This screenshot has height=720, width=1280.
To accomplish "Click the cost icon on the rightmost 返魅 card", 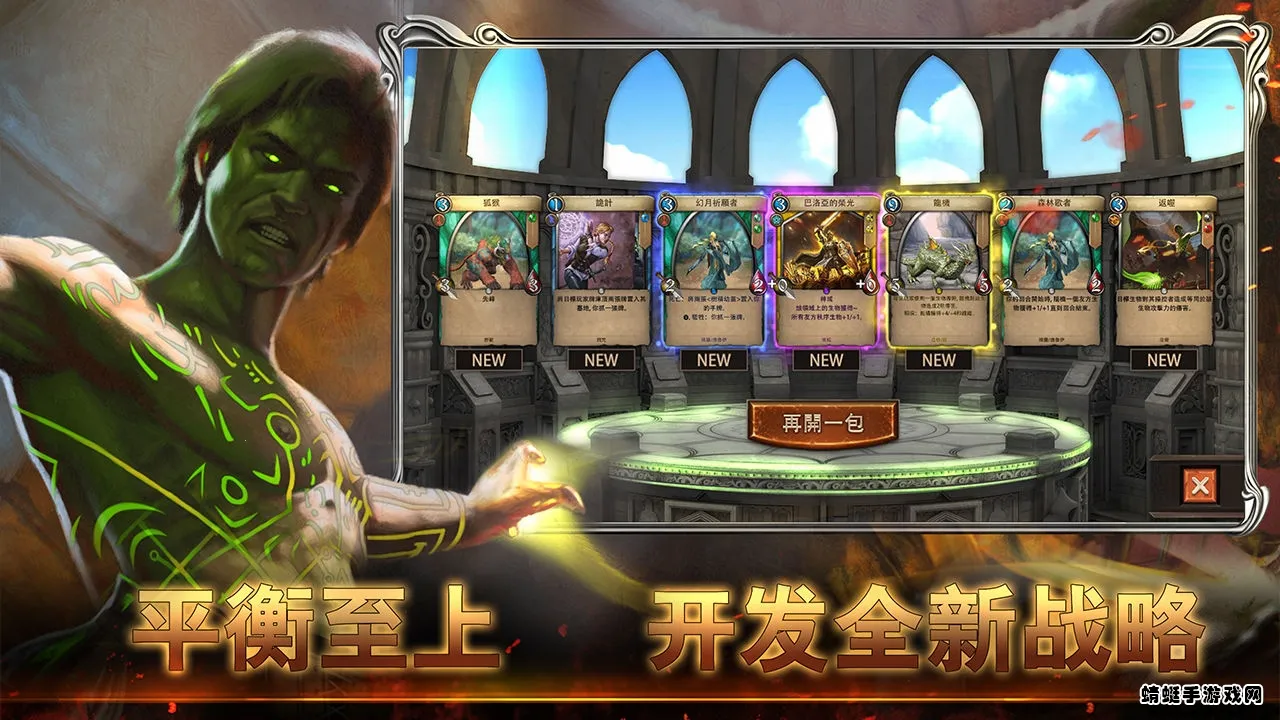I will click(1116, 205).
